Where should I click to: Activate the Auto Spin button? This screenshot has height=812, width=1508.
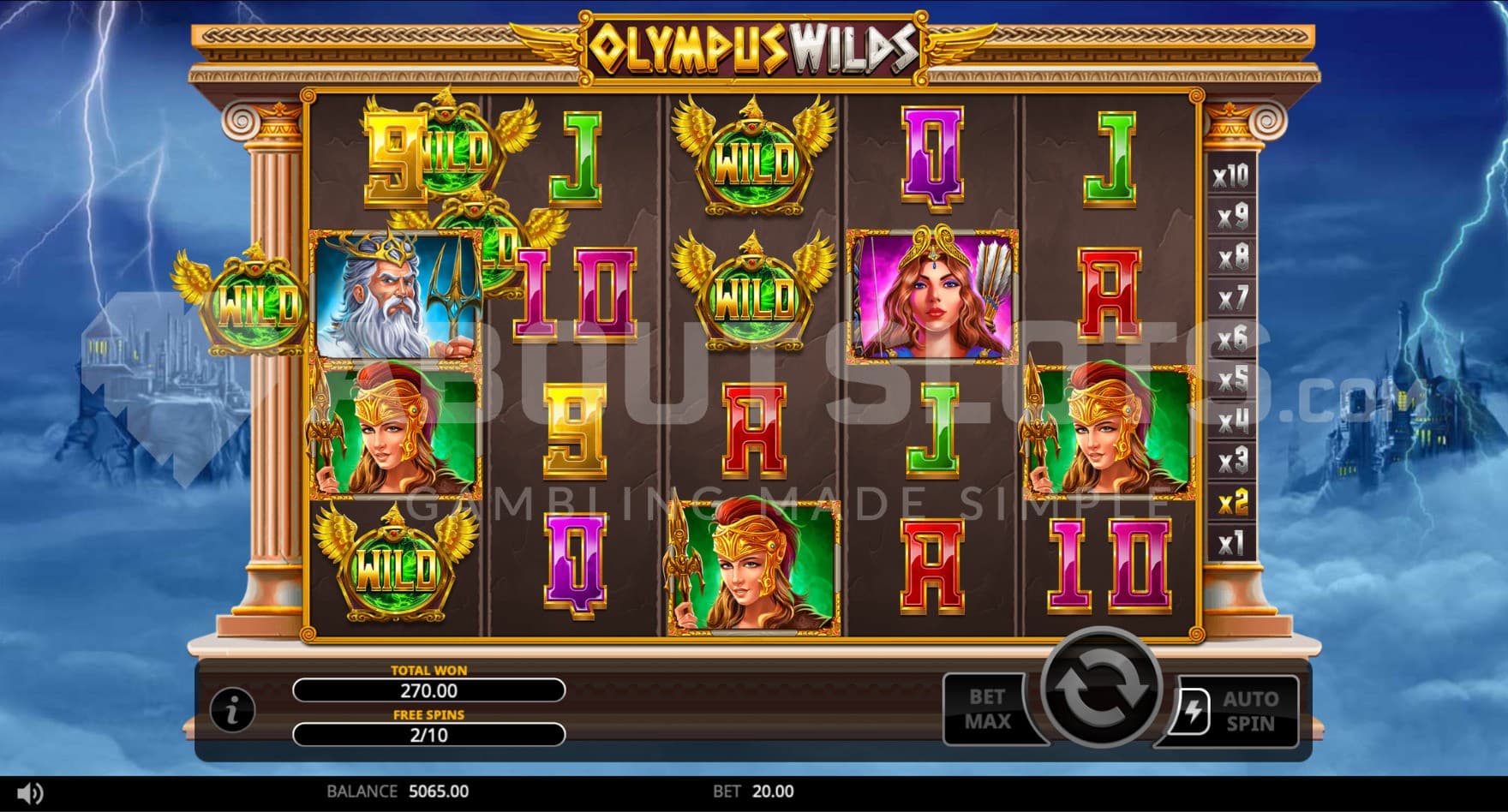tap(1239, 711)
